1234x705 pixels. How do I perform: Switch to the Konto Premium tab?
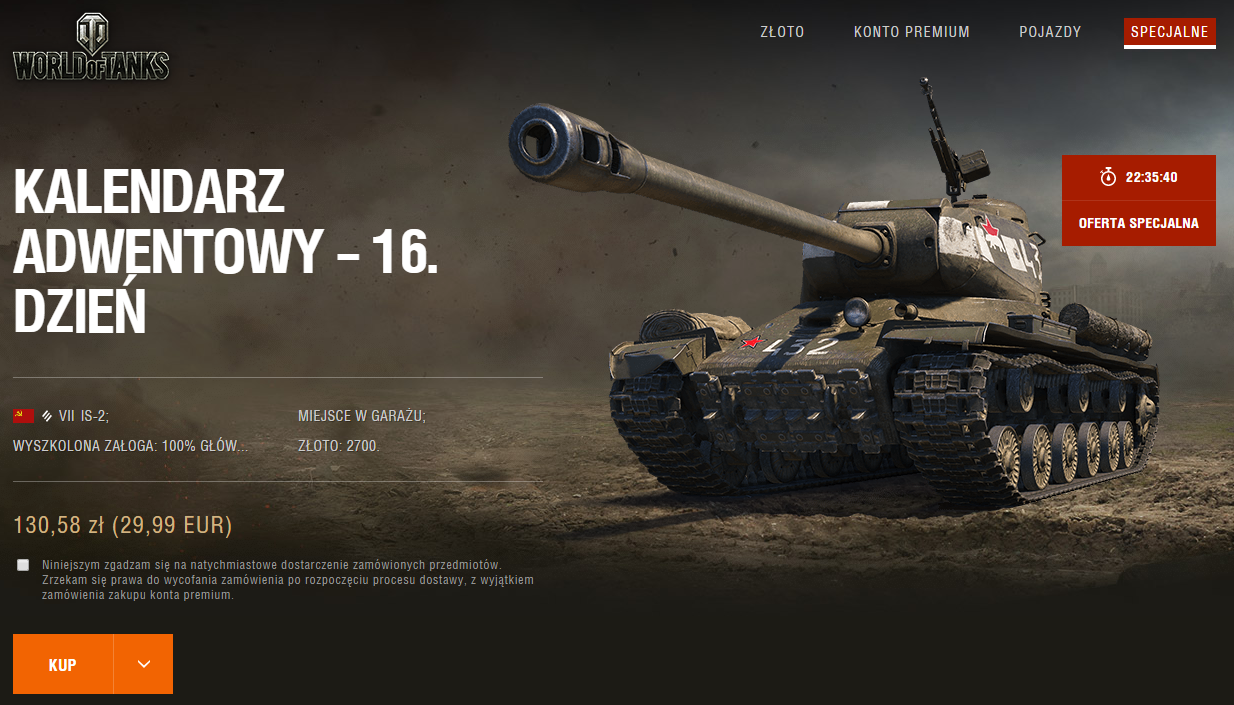pos(911,32)
